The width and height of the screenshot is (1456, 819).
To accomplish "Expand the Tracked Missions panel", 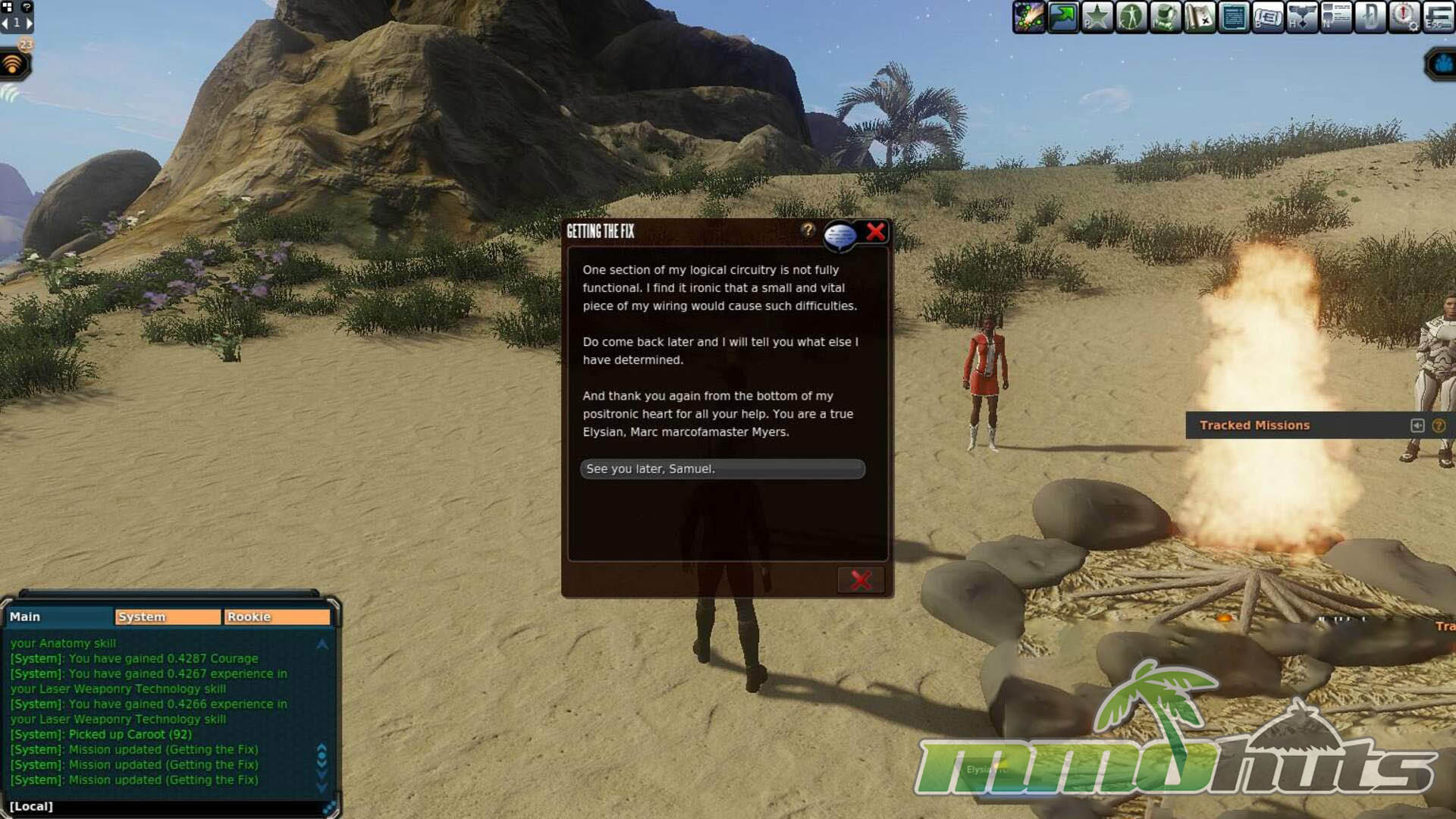I will [x=1417, y=425].
